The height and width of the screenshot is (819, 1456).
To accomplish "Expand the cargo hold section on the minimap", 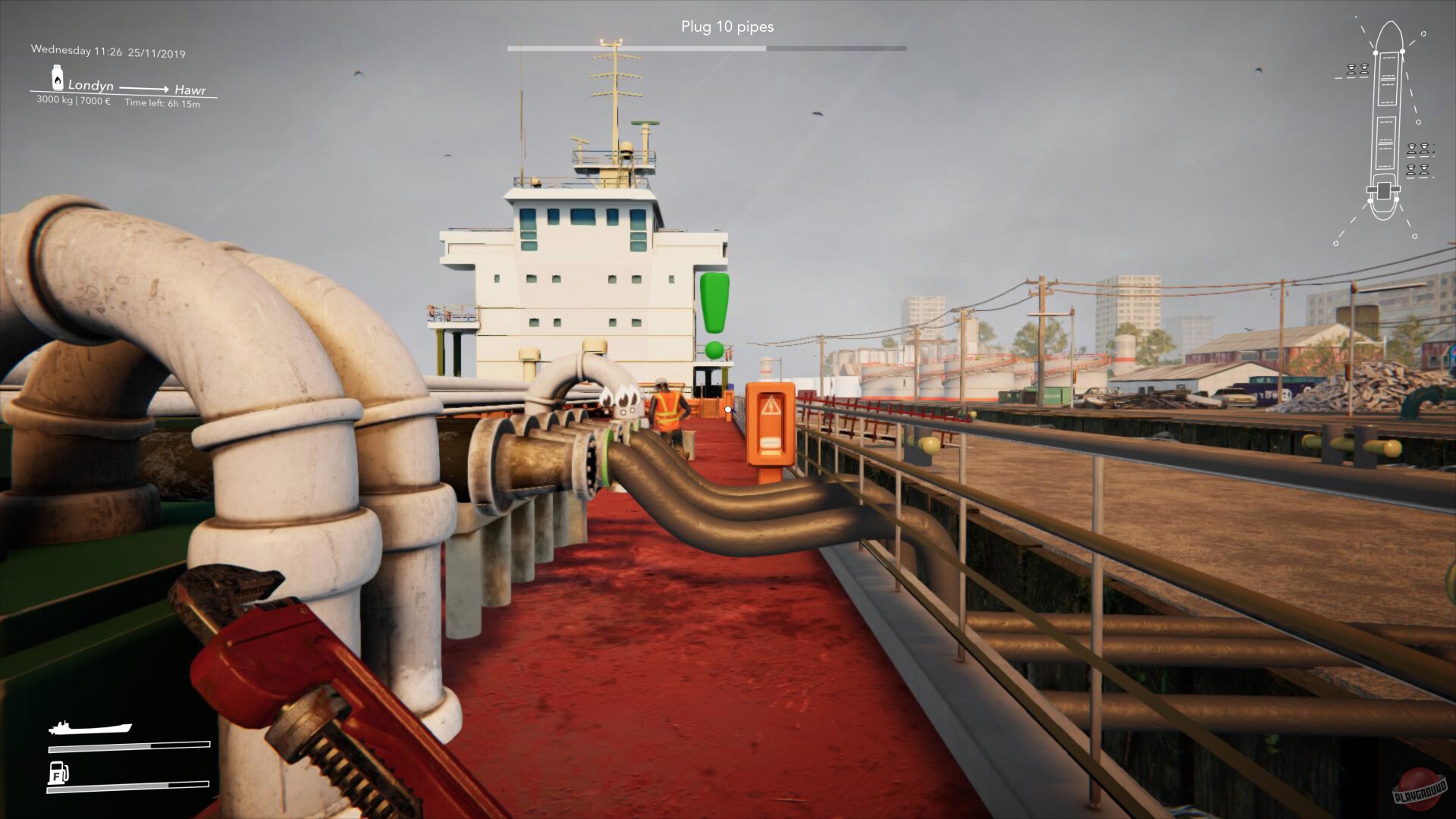I will coord(1388,78).
